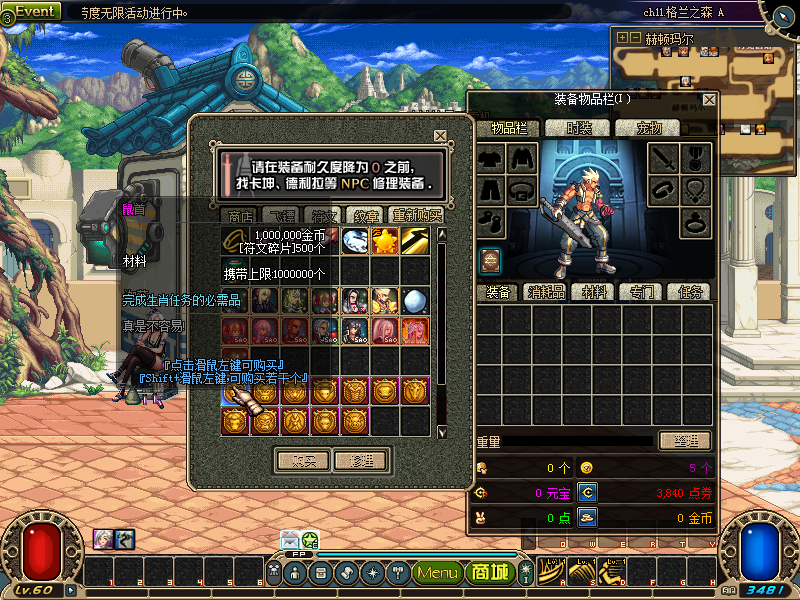Select the 重新购买 repurchase tab

coord(416,215)
